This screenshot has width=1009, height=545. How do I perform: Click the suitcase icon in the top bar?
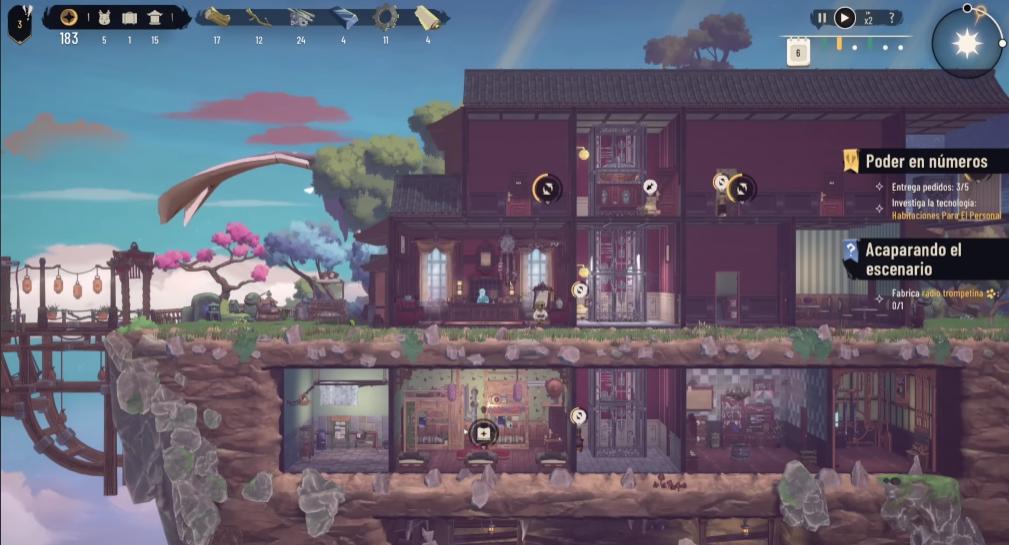pos(128,17)
